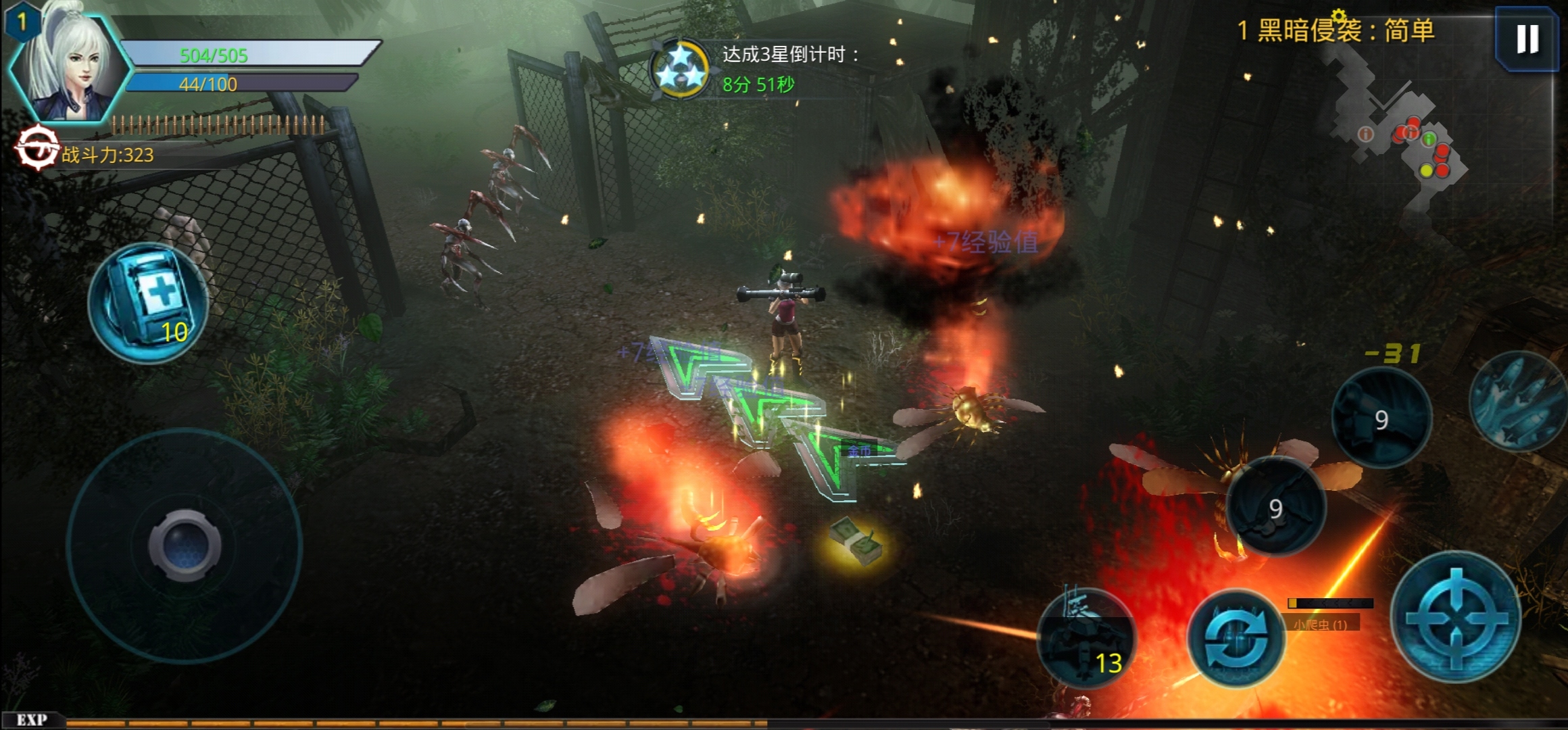Screen dimensions: 1568x730
Task: Tap the three-star countdown badge
Action: pos(680,70)
